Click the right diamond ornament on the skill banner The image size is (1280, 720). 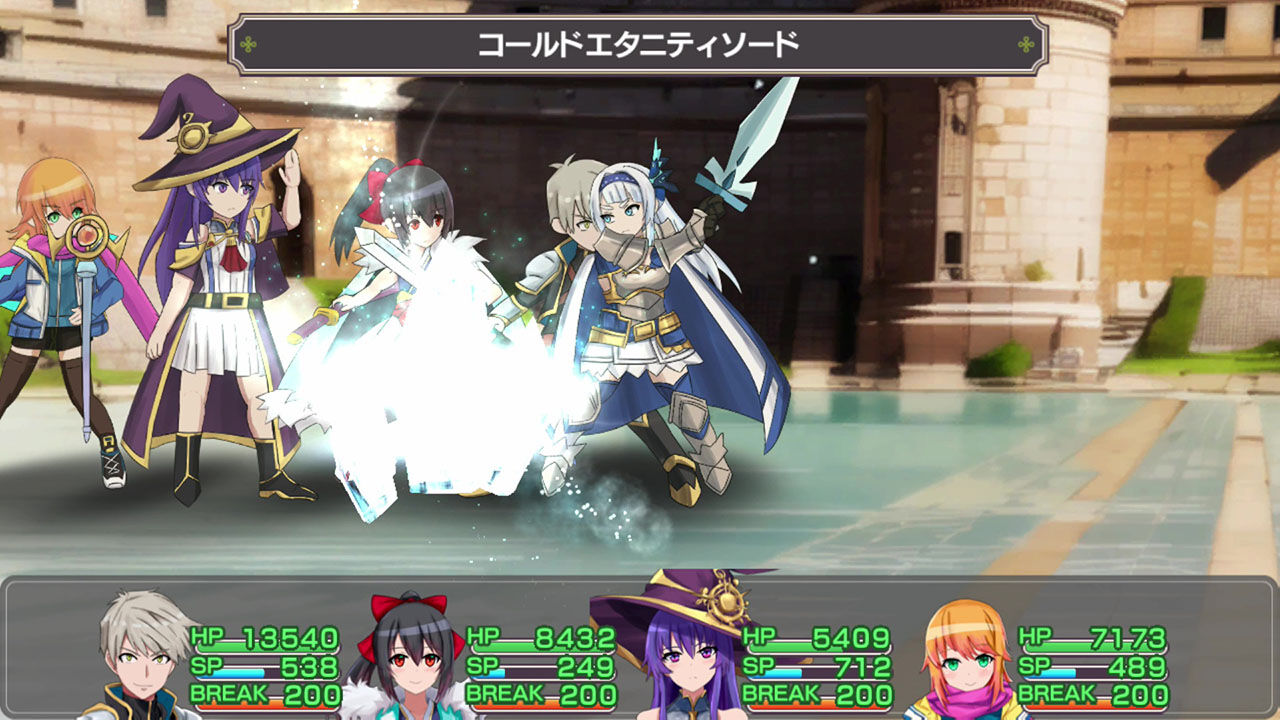click(x=1023, y=42)
